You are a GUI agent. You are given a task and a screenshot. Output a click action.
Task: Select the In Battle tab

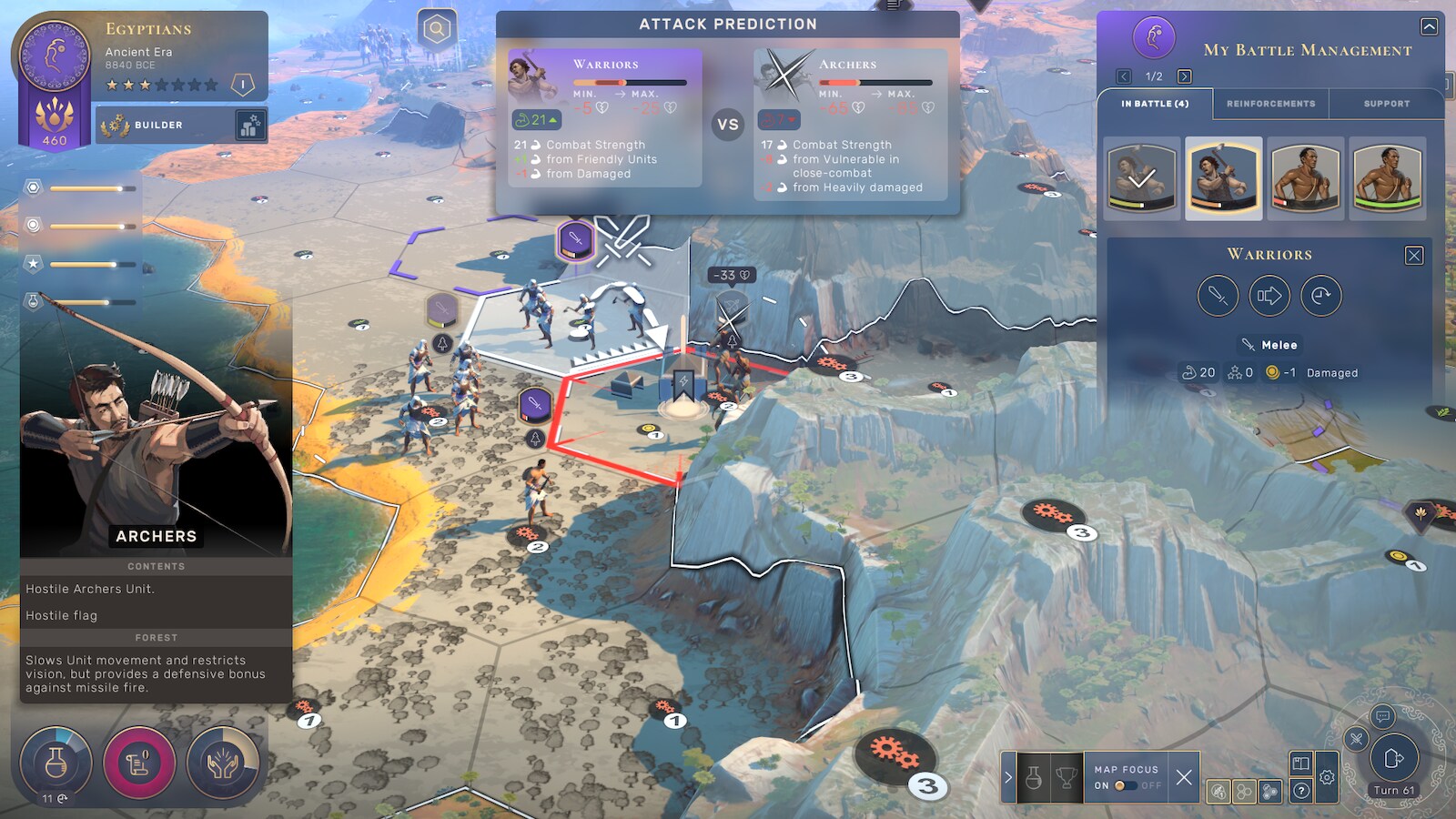1155,104
